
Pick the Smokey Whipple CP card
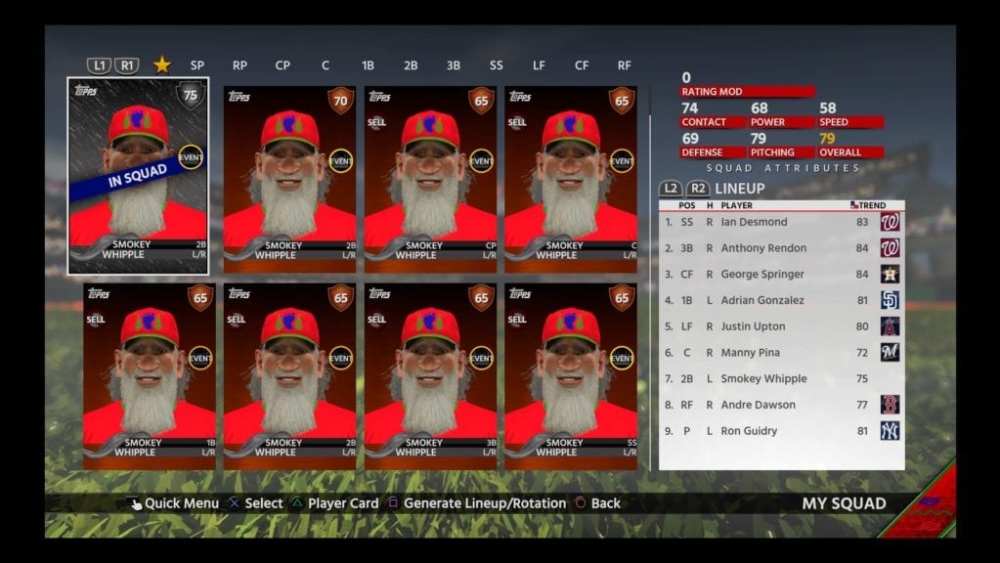[430, 178]
